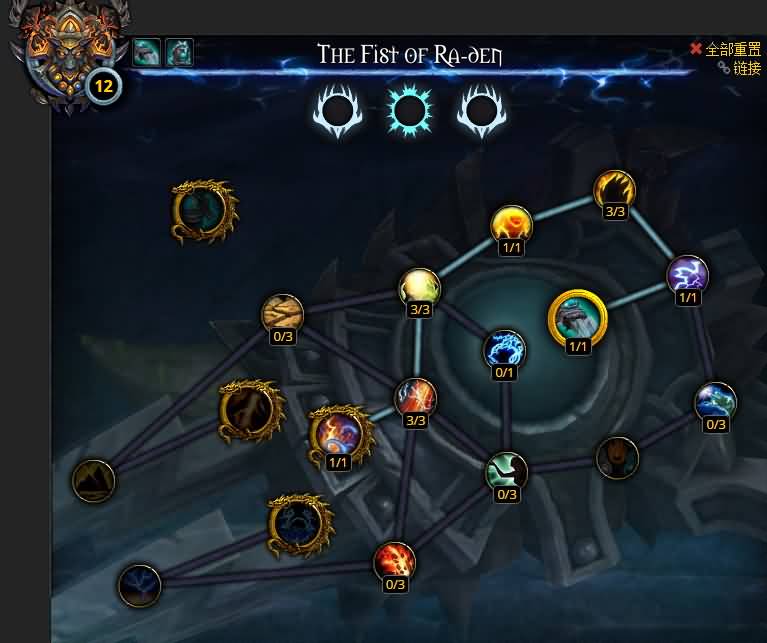This screenshot has width=767, height=643.
Task: Click the glowing yellow-green orb 3/3 trait
Action: click(x=420, y=288)
